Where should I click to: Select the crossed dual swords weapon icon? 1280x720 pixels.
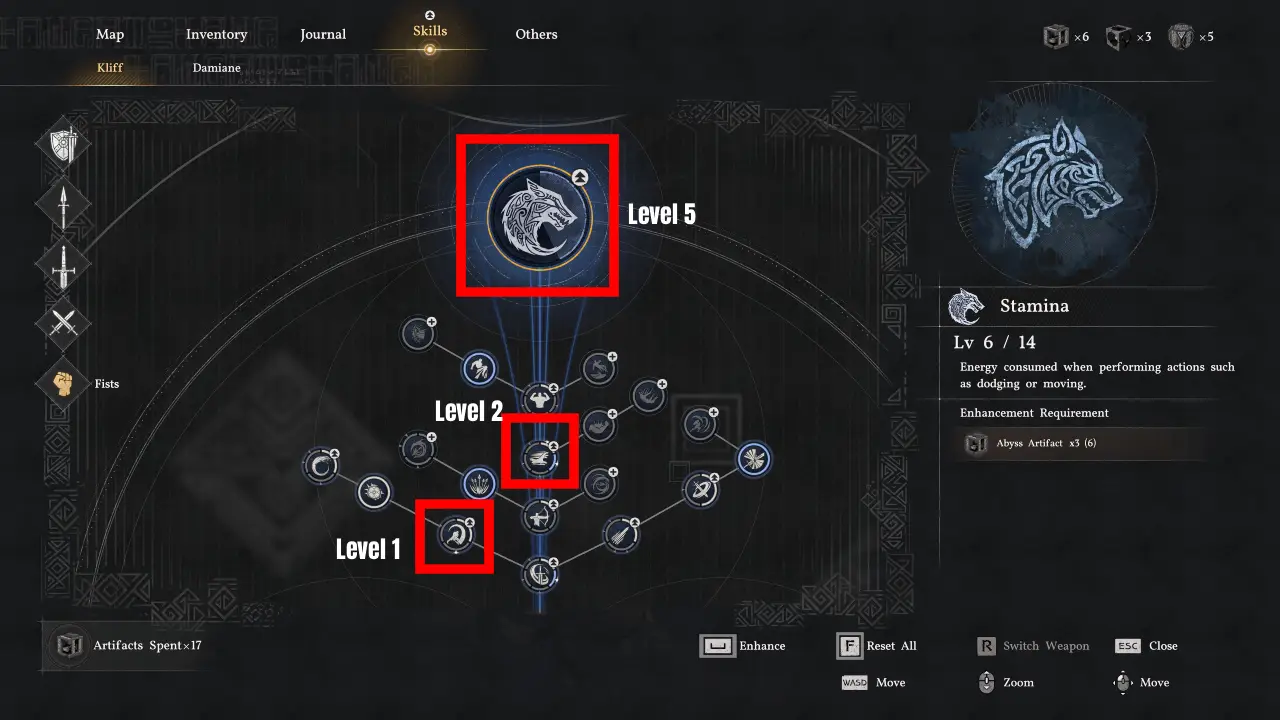(x=63, y=323)
